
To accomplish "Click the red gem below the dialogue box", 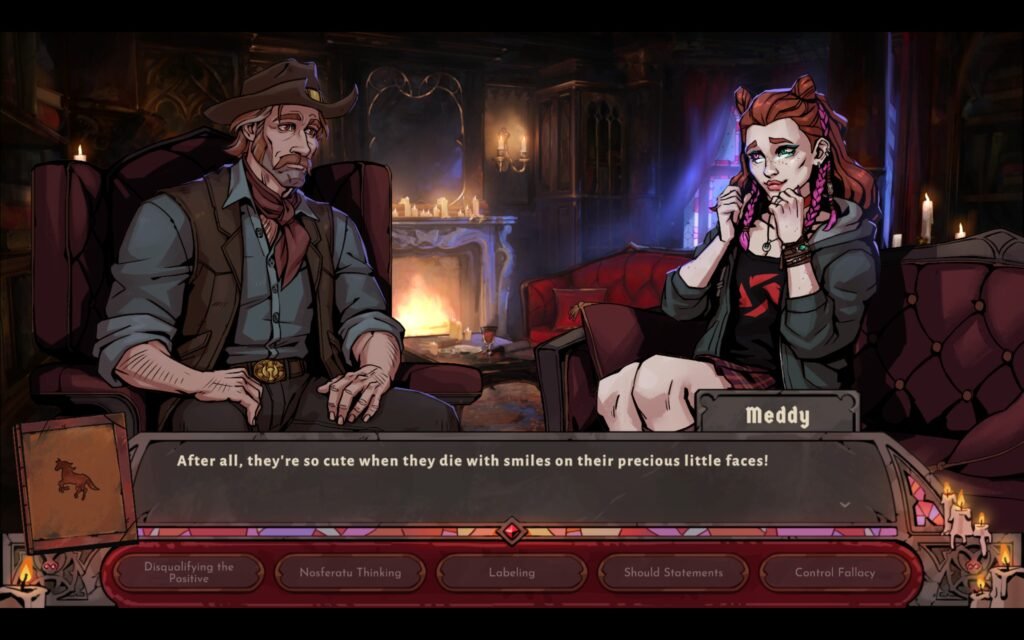I will pyautogui.click(x=512, y=531).
